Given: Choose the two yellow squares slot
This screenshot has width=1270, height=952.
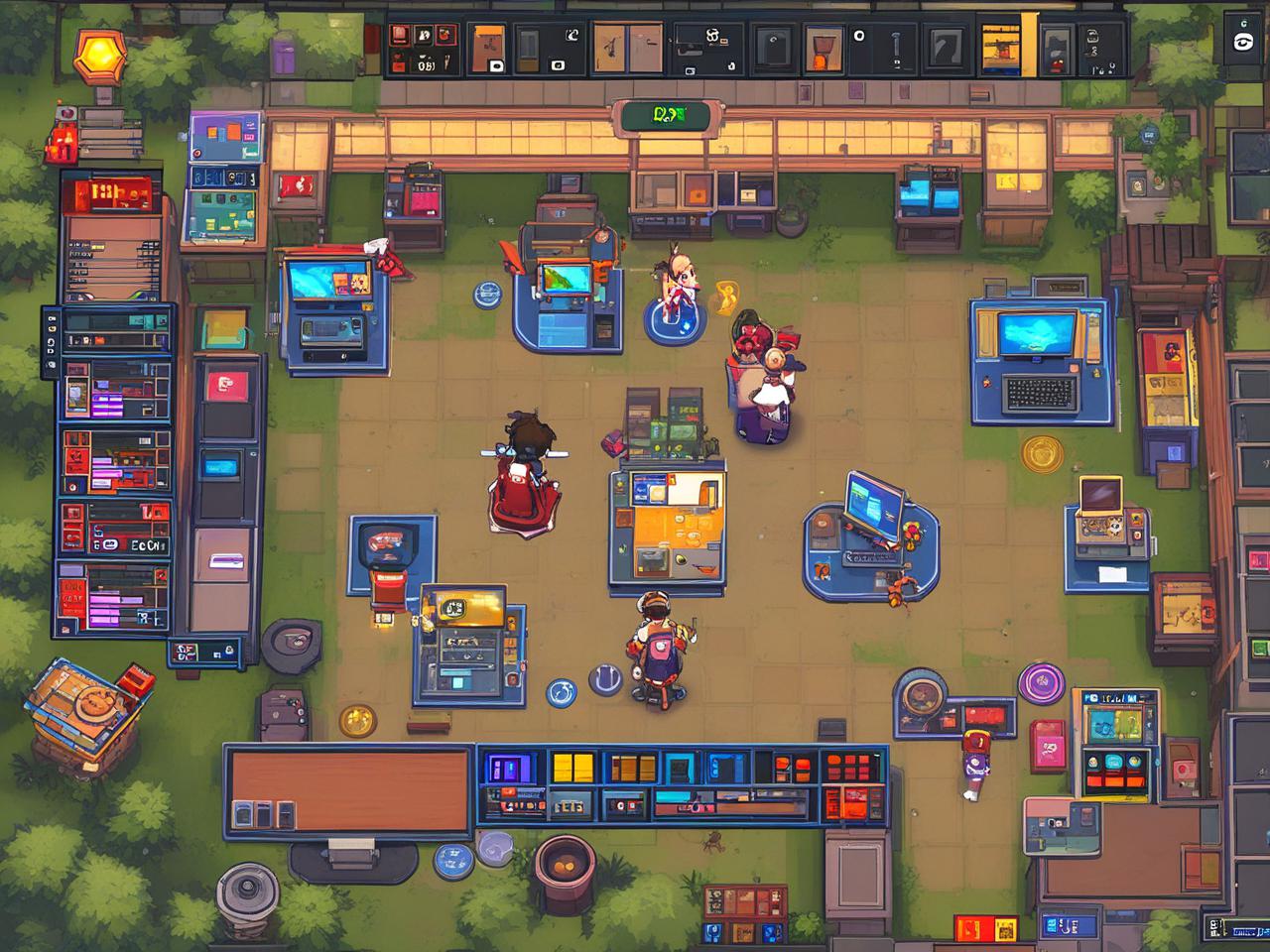Looking at the screenshot, I should click(x=572, y=769).
